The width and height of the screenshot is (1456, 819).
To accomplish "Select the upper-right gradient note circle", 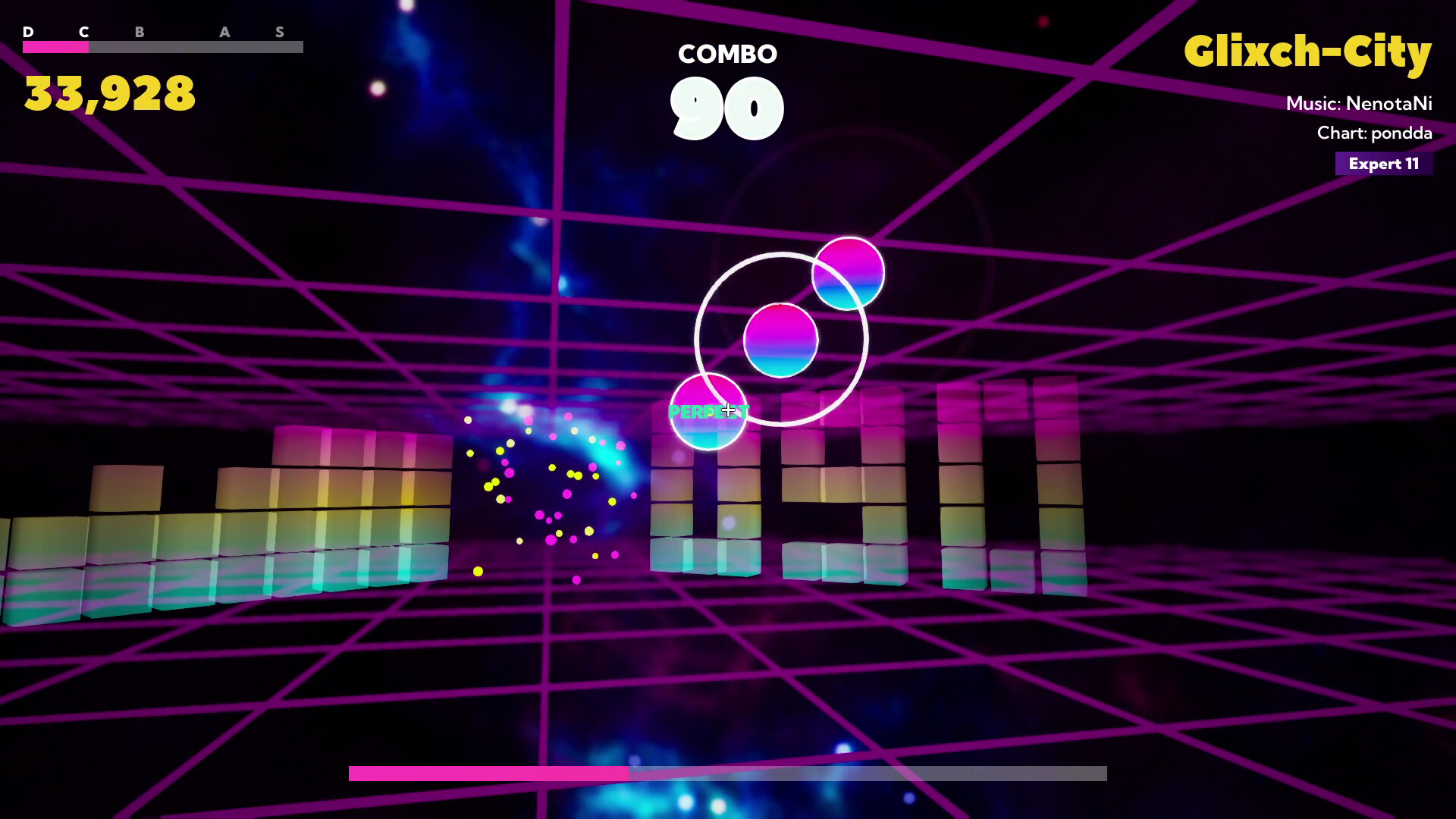I will 848,275.
